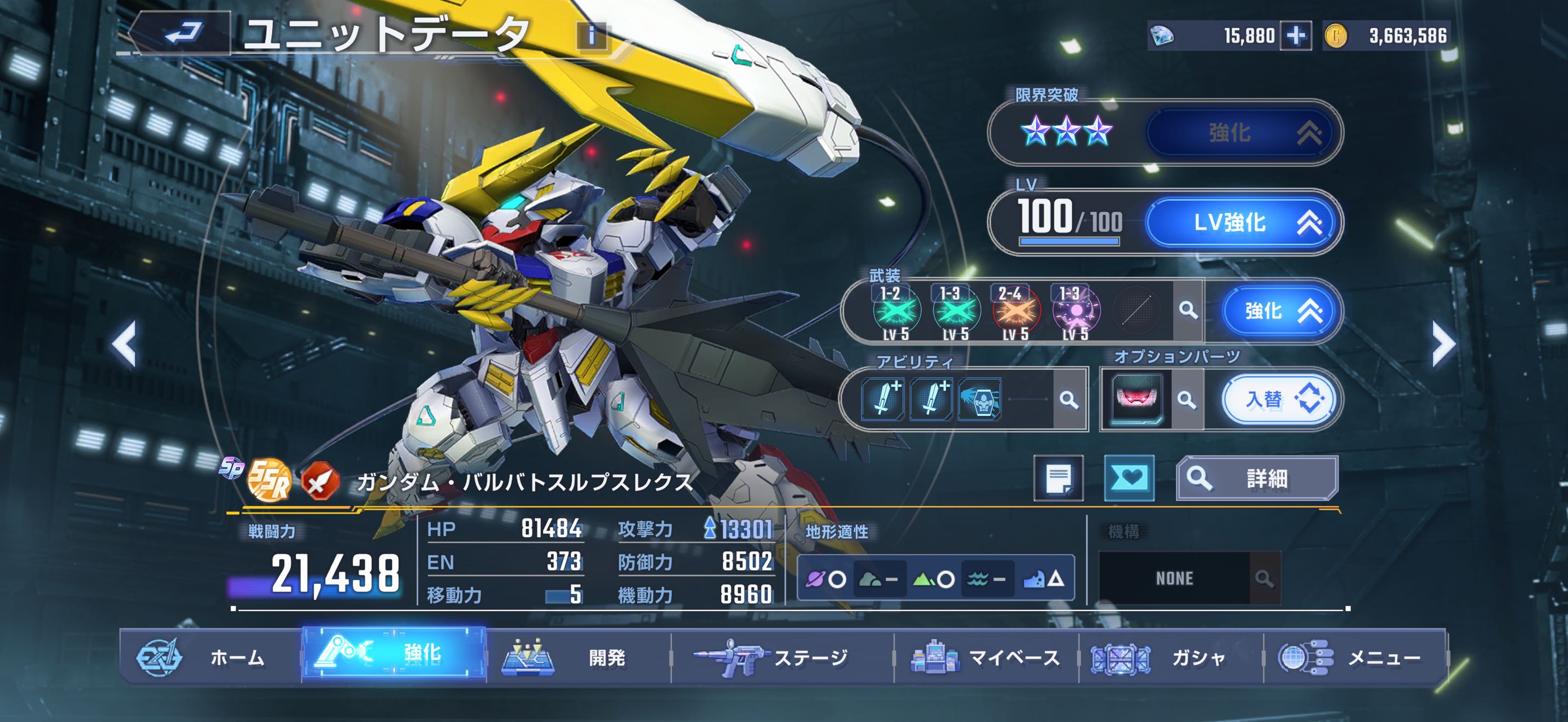Image resolution: width=1568 pixels, height=722 pixels.
Task: Open the 詳細 details button
Action: tap(1257, 479)
